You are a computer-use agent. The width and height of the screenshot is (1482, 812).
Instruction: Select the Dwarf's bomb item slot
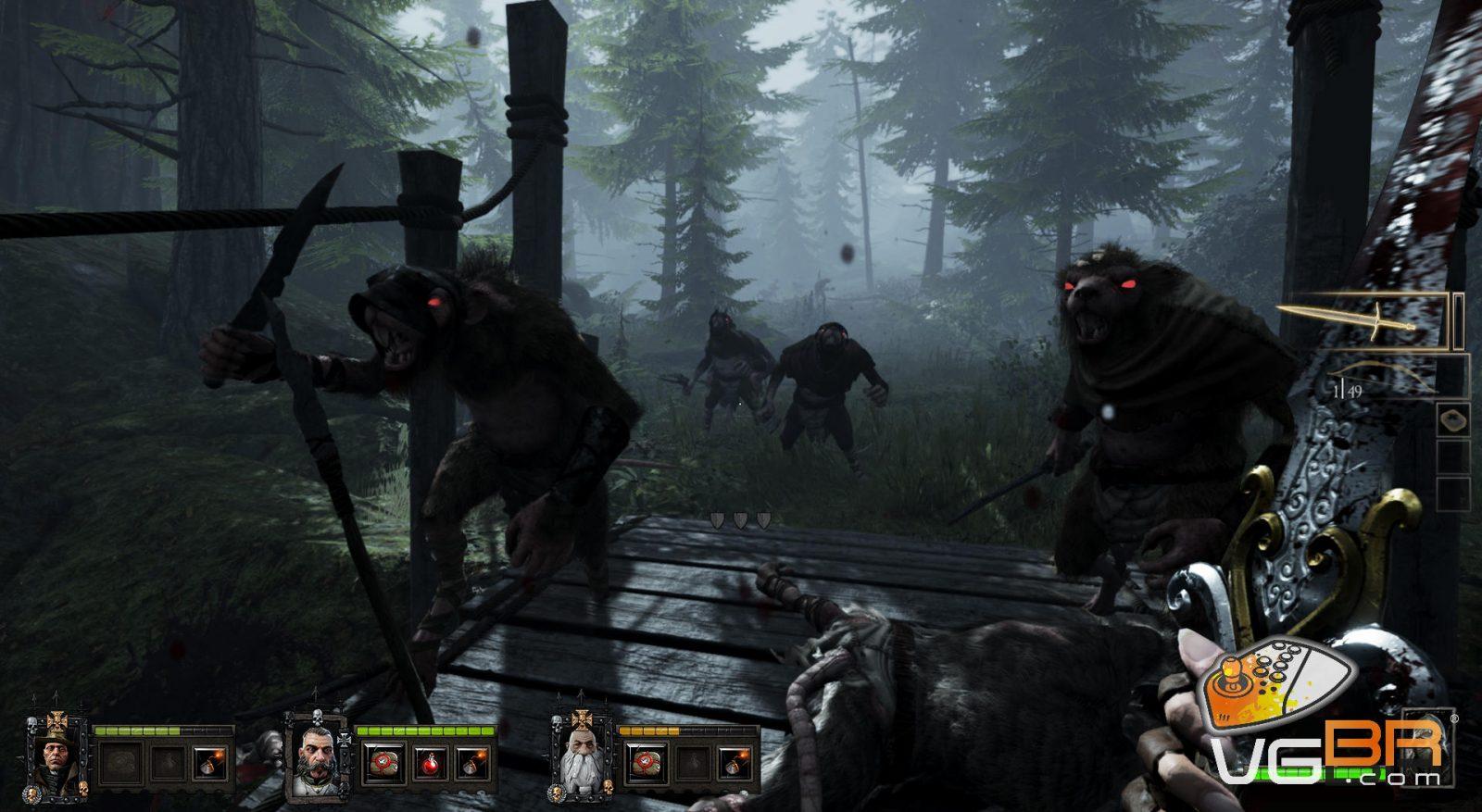[735, 765]
